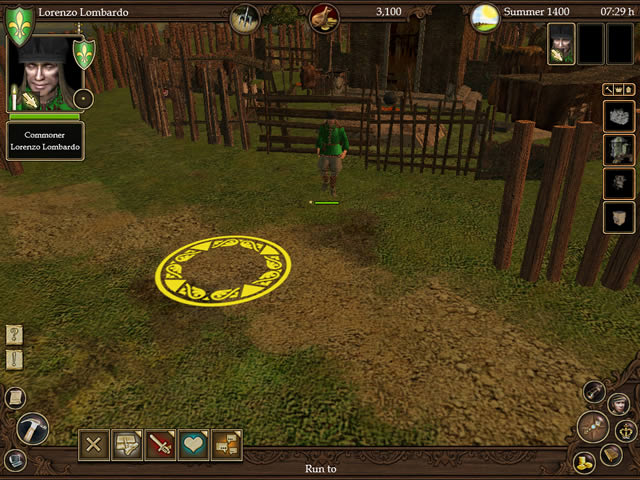Open the parchment scroll log
640x480 pixels.
[14, 397]
